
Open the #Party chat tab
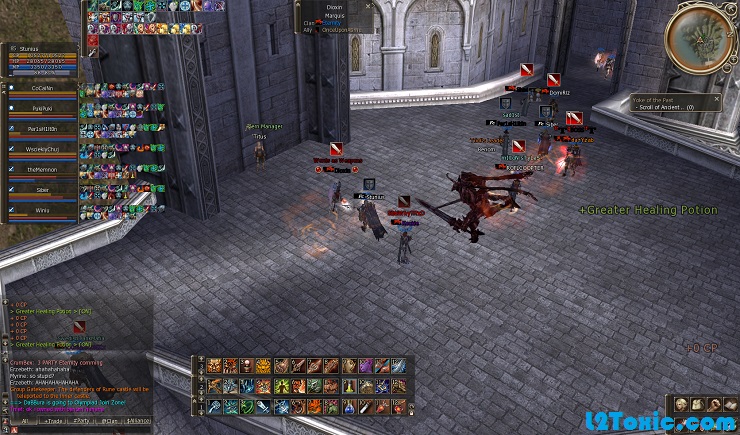pos(80,423)
